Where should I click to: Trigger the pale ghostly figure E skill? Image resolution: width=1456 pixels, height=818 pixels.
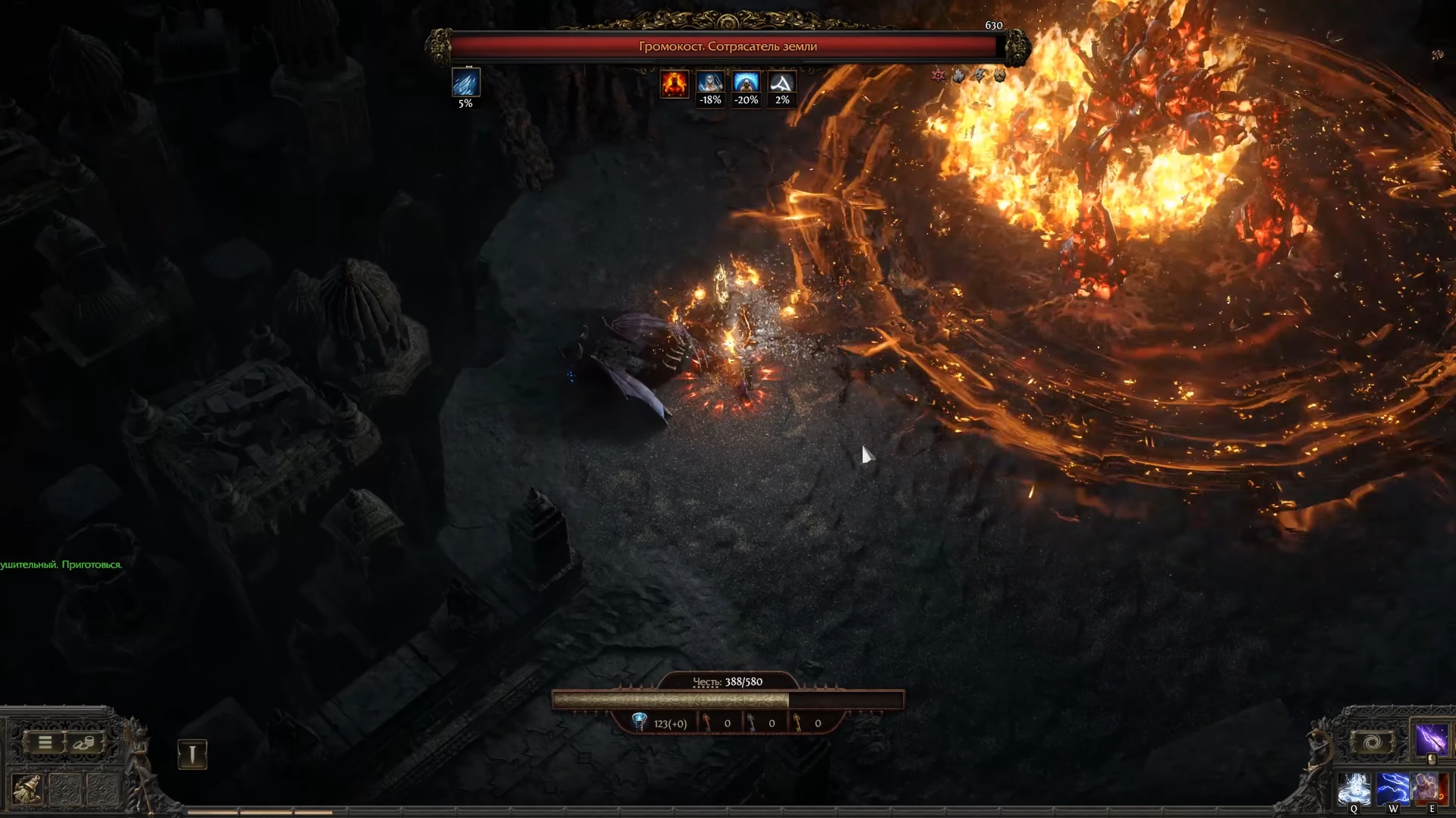tap(1427, 790)
